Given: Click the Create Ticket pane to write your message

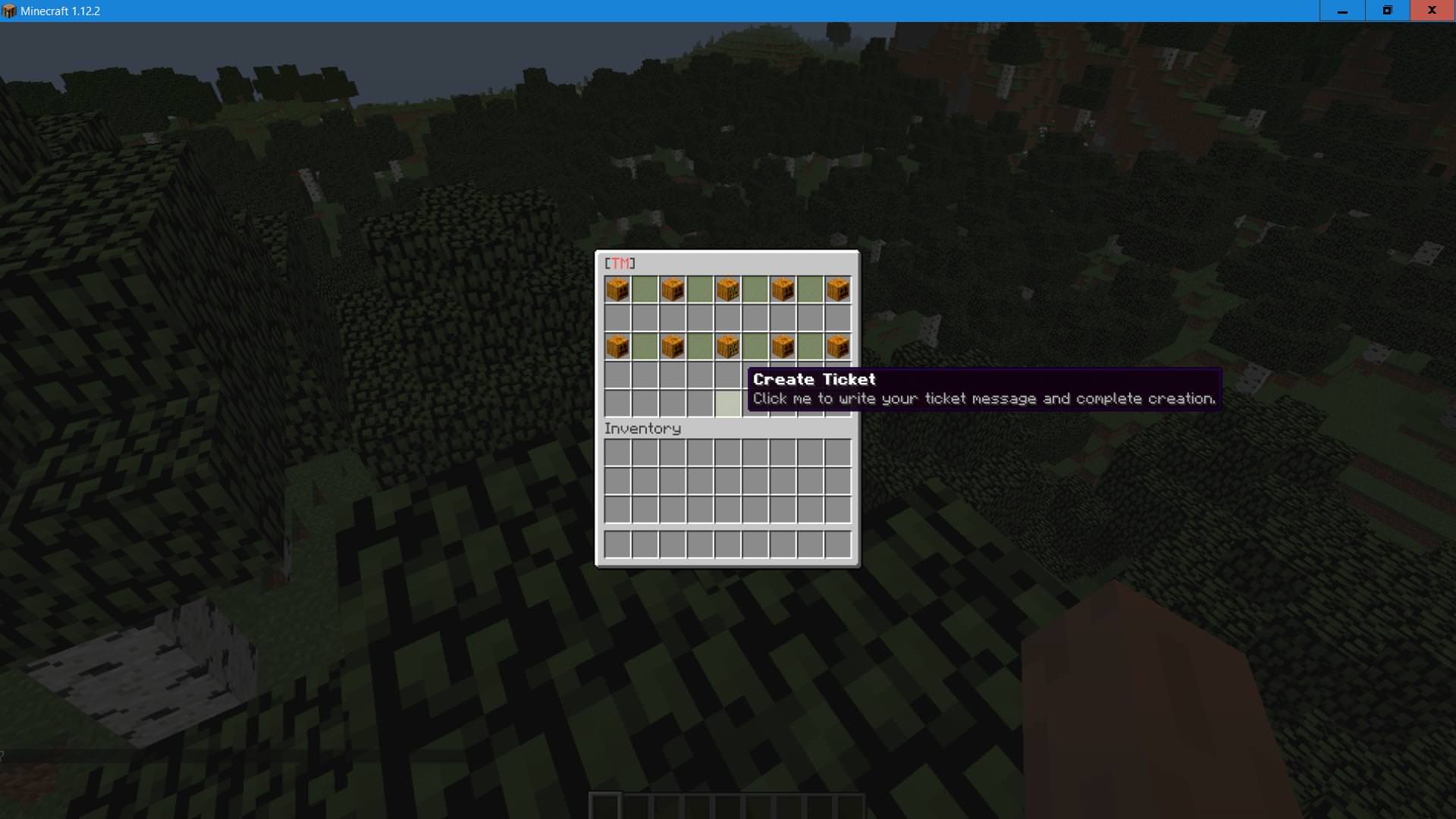Looking at the screenshot, I should 726,403.
